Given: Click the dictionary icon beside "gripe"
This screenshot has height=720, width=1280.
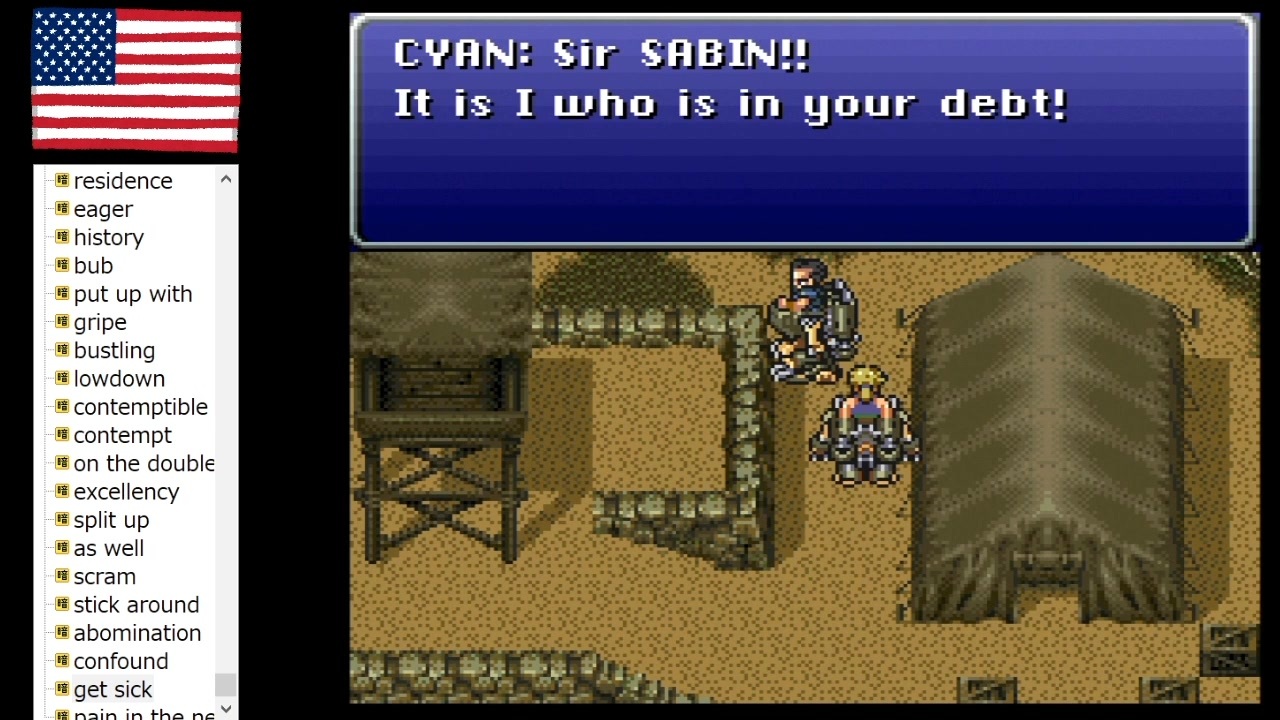Looking at the screenshot, I should tap(60, 322).
